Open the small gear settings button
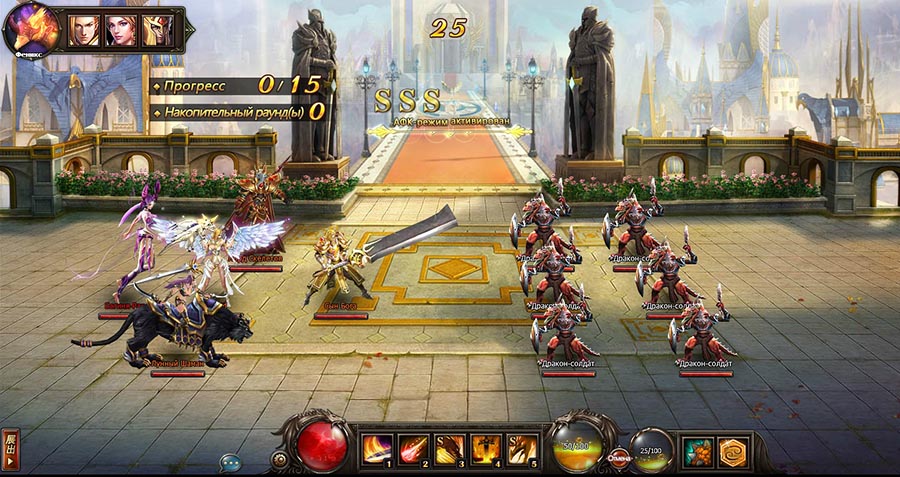900x477 pixels. [280, 459]
